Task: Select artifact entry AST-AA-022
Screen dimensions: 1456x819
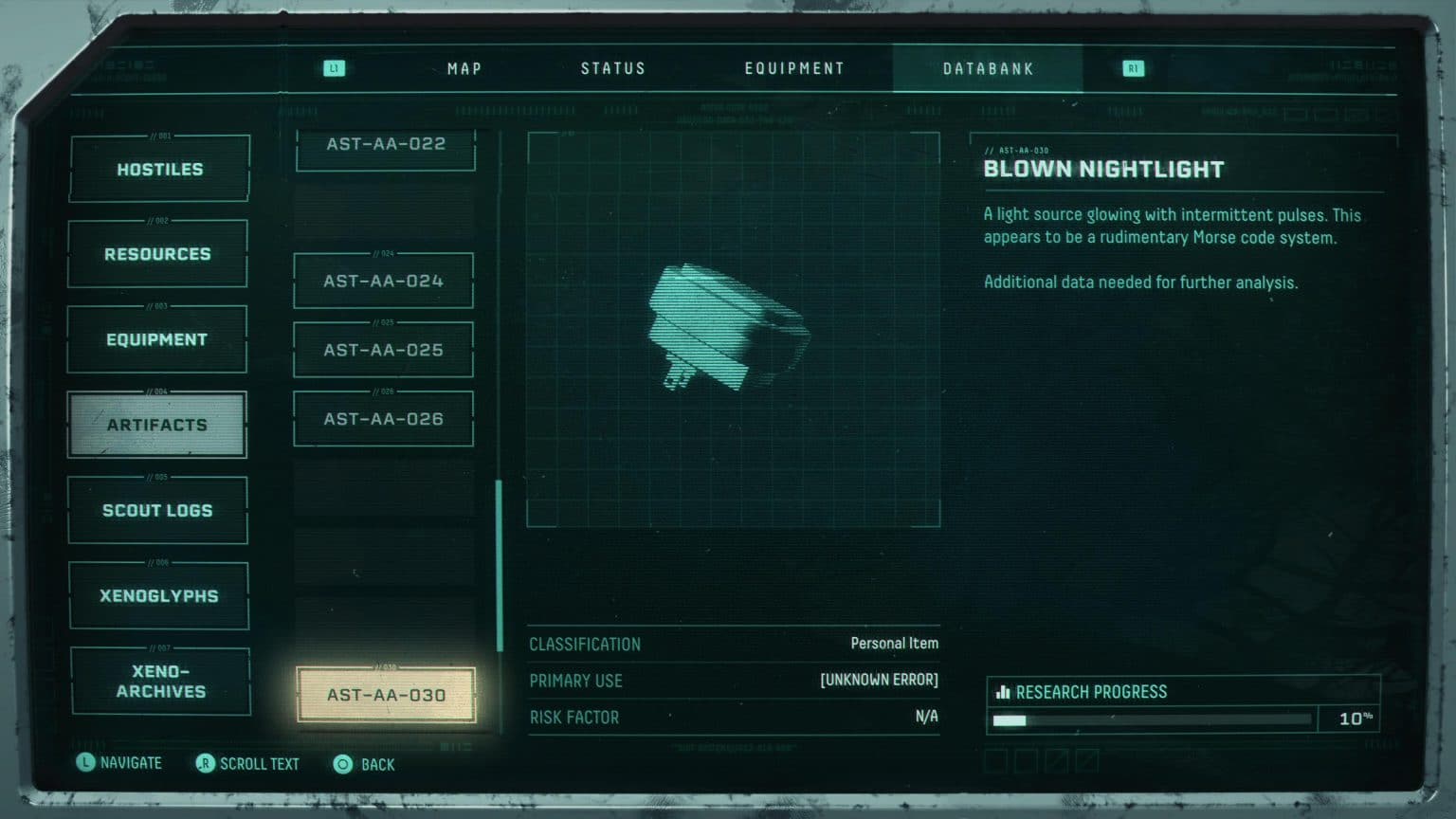Action: click(x=385, y=146)
